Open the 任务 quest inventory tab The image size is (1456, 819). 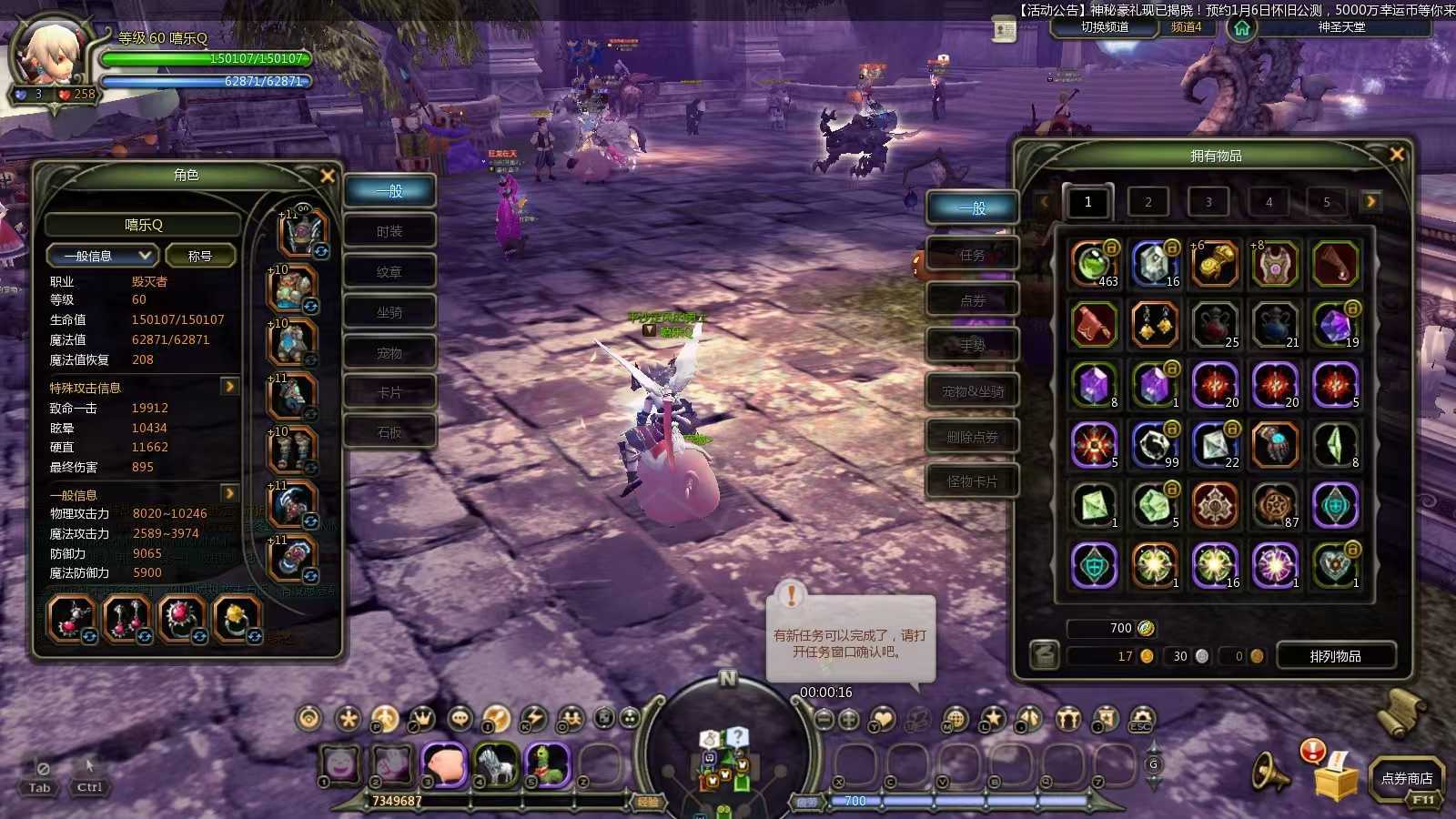click(x=972, y=256)
